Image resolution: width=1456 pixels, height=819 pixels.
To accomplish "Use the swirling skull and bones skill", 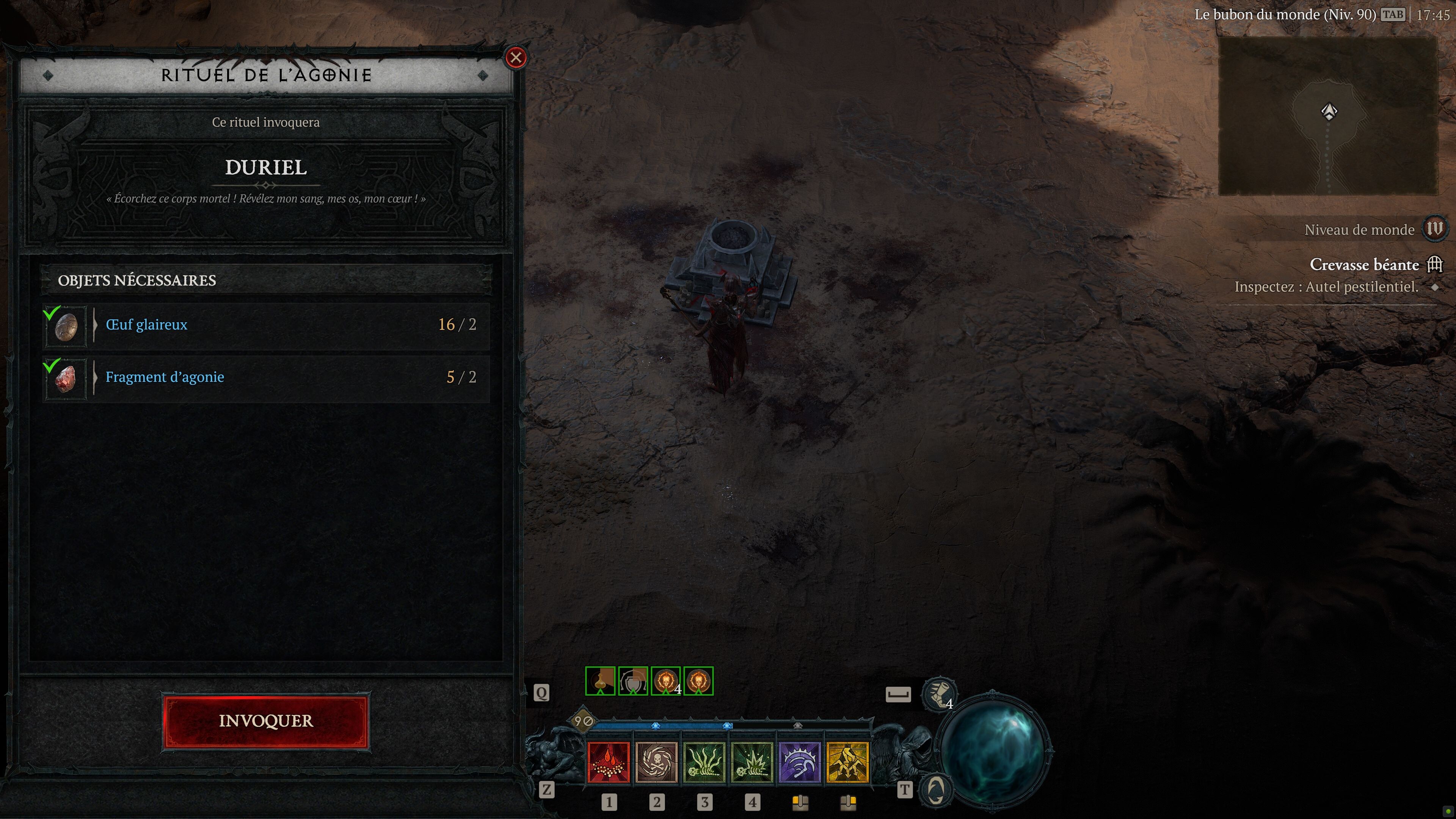I will pos(656,763).
